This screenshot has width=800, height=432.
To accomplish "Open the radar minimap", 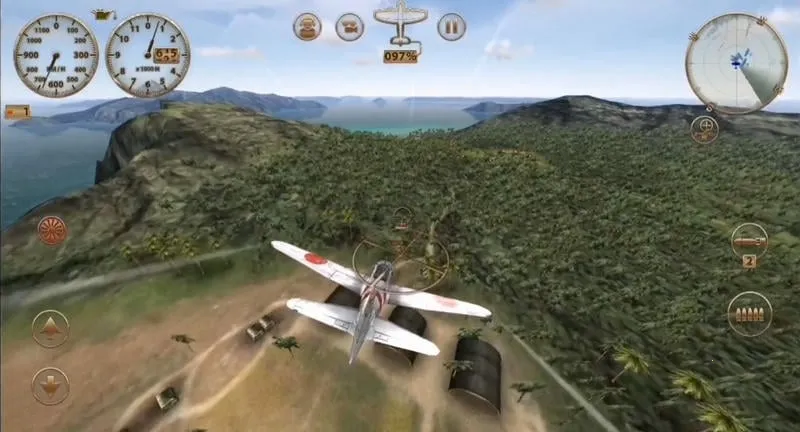I will point(736,62).
